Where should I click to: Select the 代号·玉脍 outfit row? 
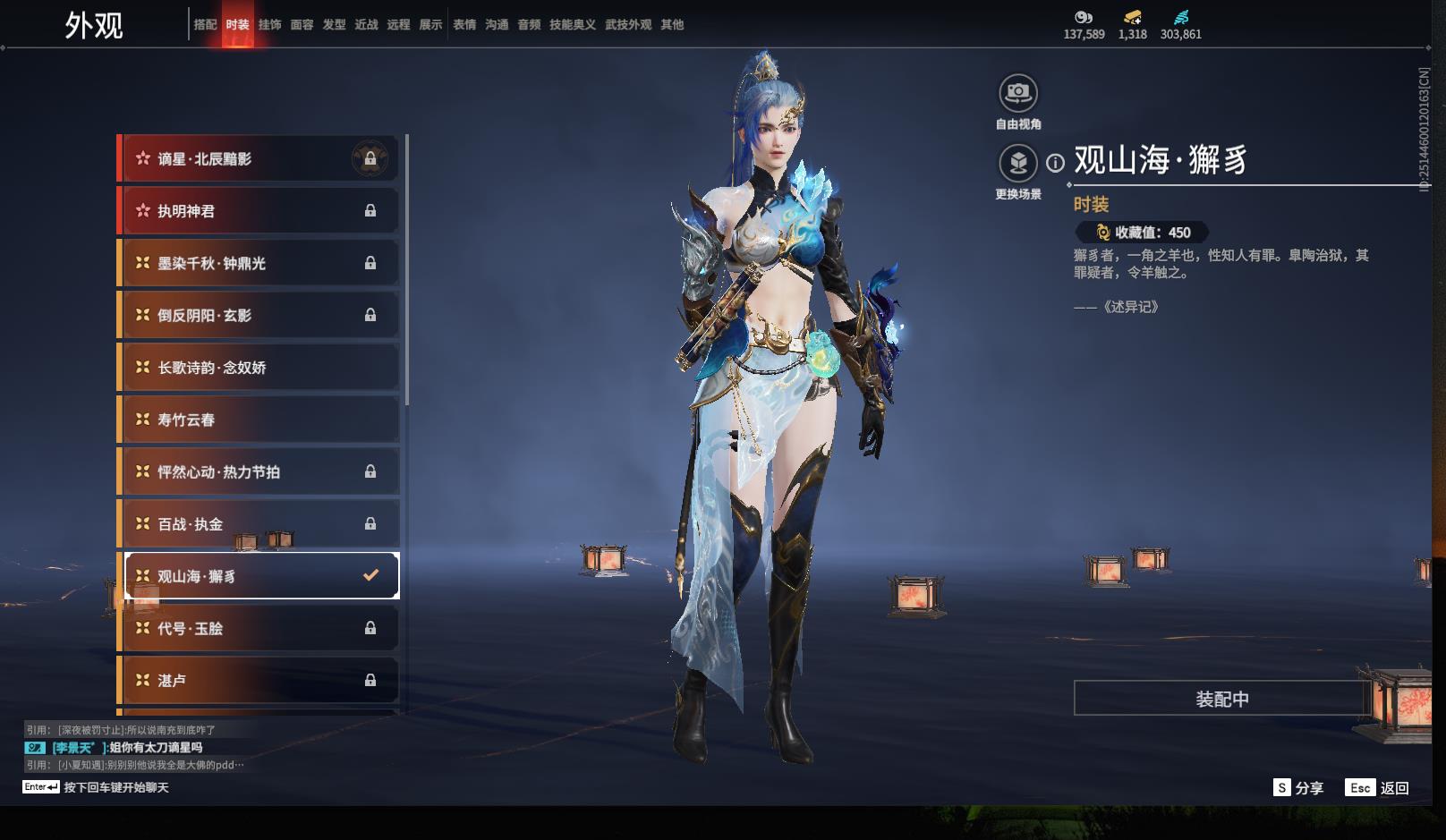[259, 629]
